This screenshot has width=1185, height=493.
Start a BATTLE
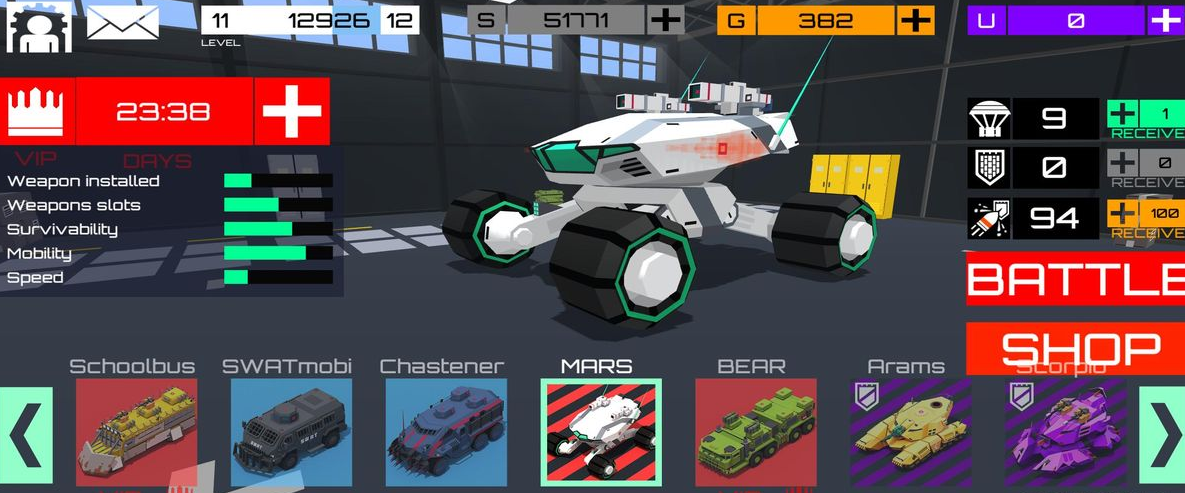tap(1075, 280)
